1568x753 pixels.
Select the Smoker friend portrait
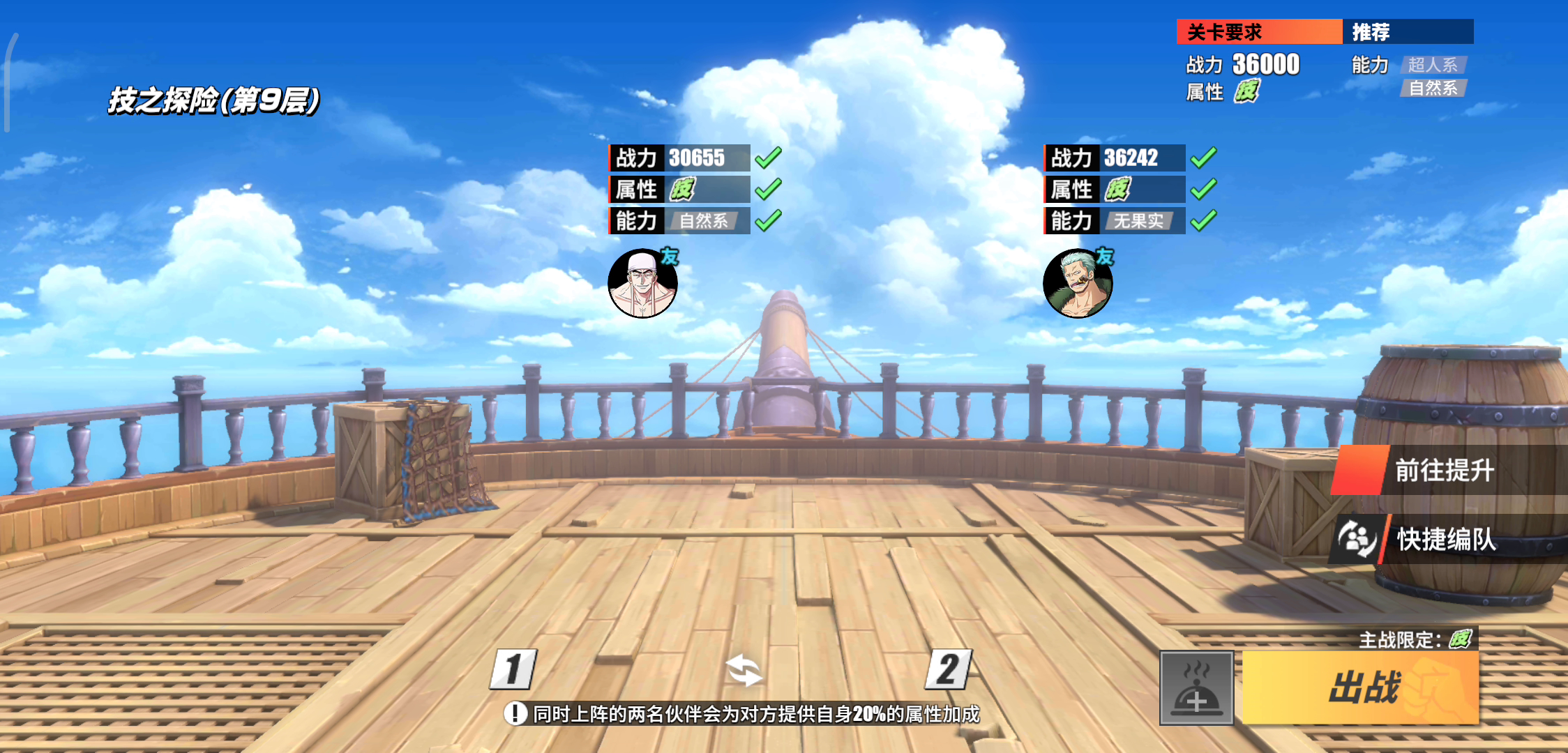(1078, 284)
